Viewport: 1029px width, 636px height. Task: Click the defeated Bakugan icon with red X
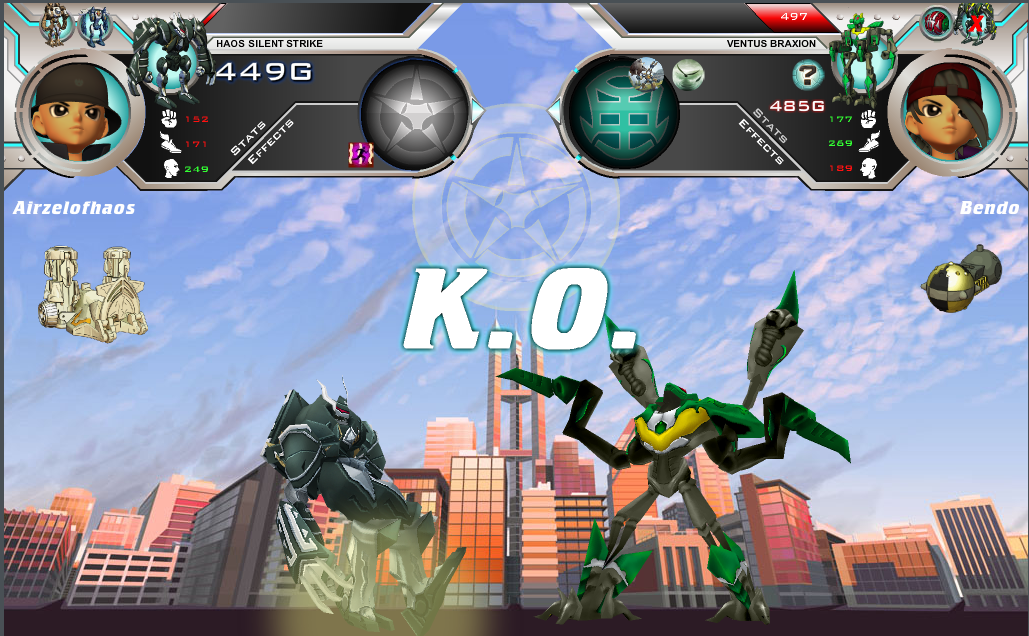click(975, 22)
